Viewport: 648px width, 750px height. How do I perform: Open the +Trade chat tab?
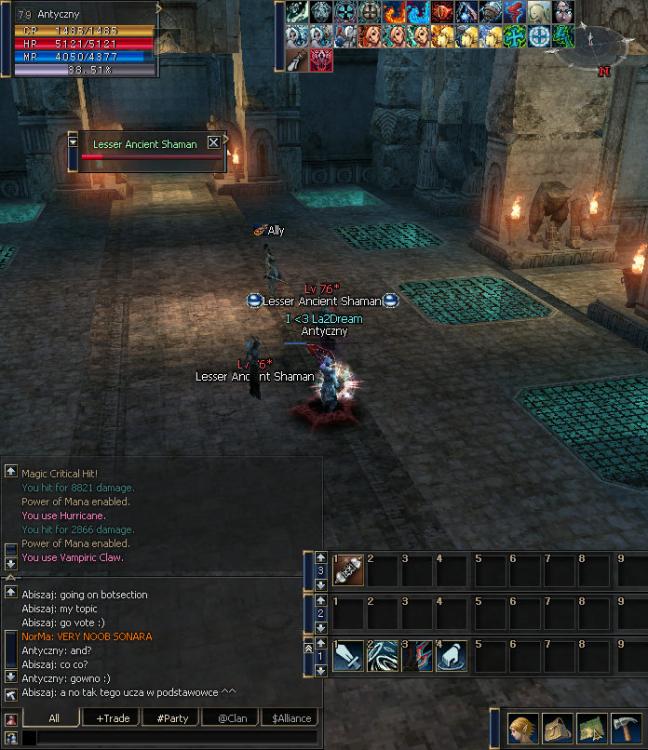click(112, 718)
